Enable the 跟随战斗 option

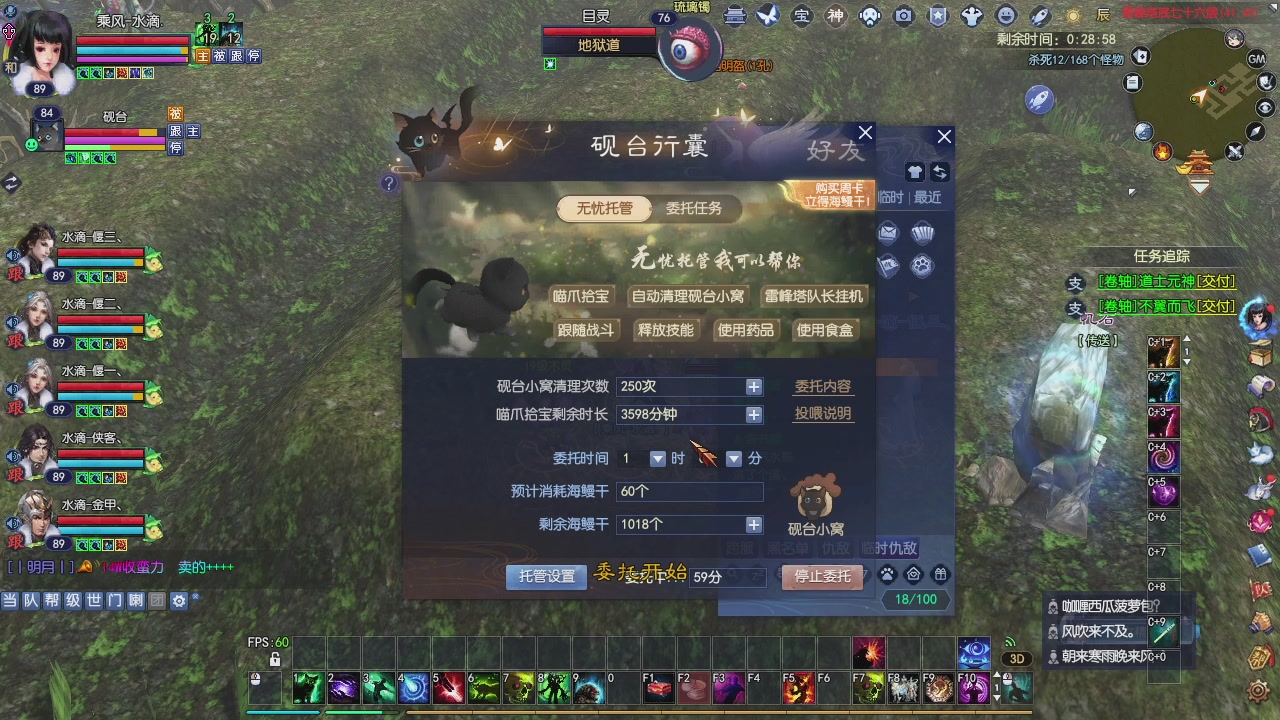tap(584, 329)
